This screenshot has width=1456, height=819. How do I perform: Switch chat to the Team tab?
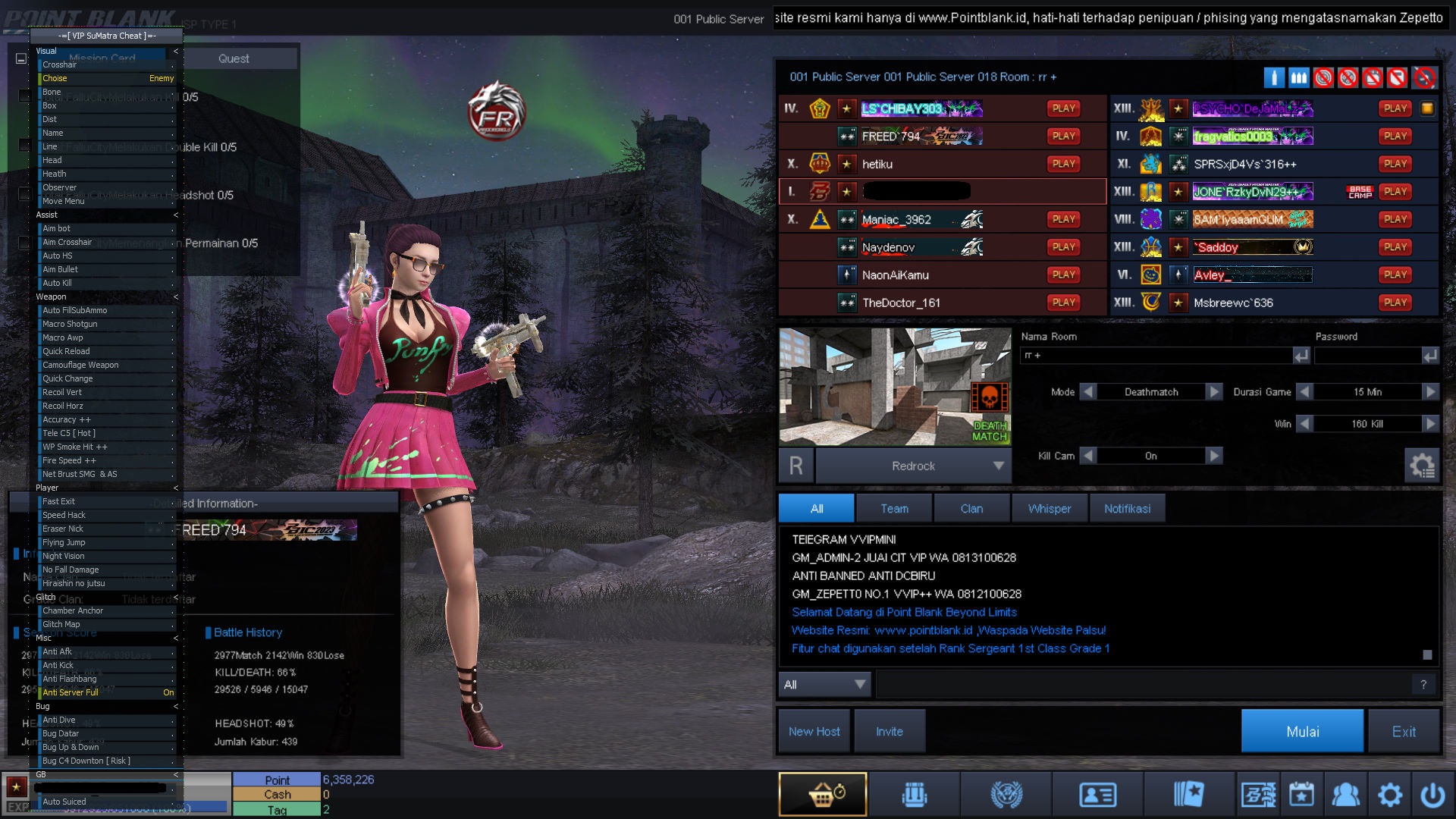[894, 509]
